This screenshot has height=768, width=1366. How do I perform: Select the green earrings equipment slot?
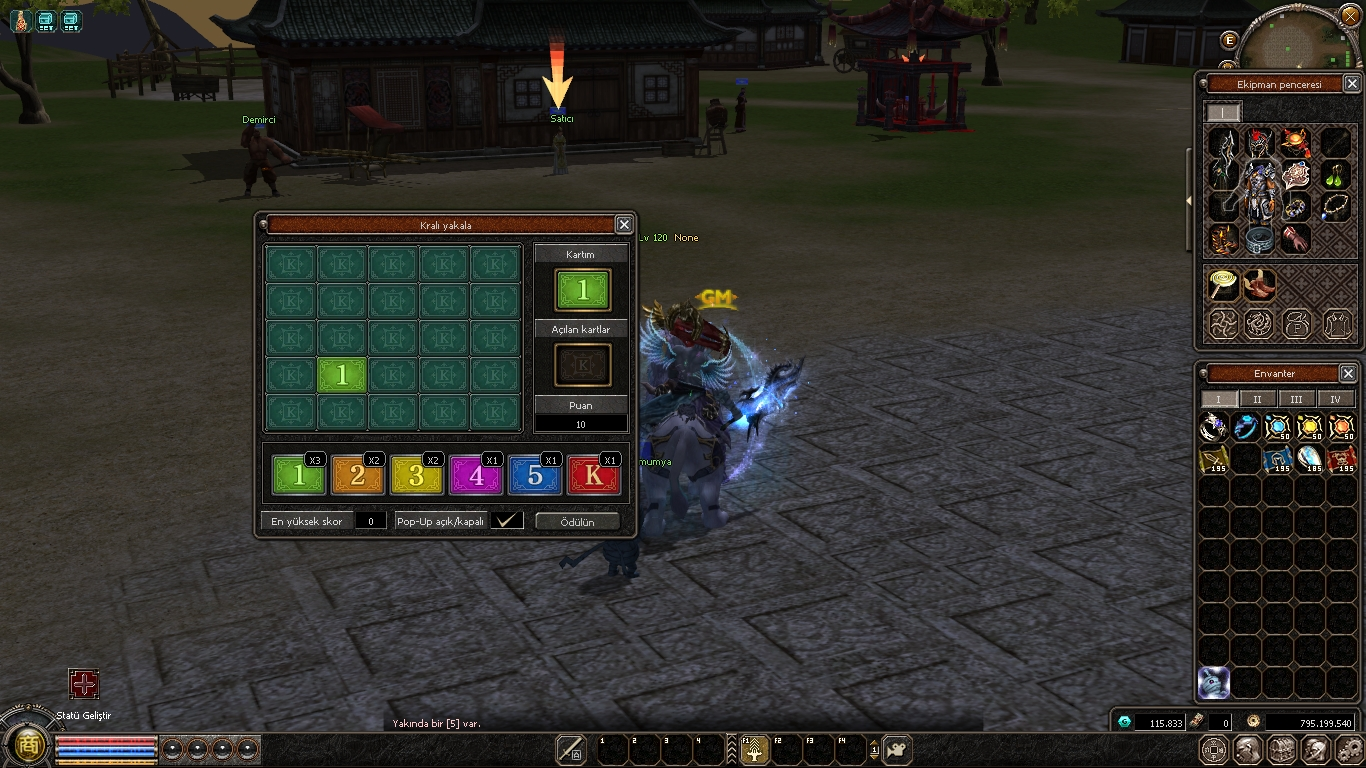[x=1337, y=176]
